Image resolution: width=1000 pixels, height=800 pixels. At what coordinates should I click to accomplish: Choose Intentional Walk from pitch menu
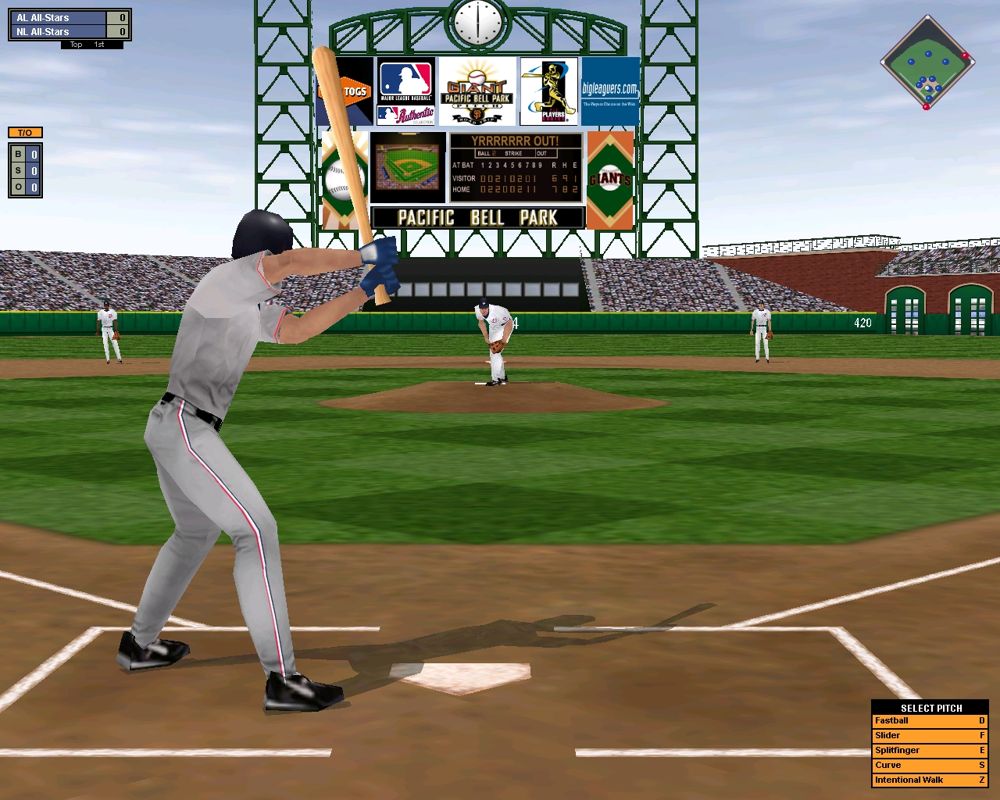pyautogui.click(x=929, y=781)
